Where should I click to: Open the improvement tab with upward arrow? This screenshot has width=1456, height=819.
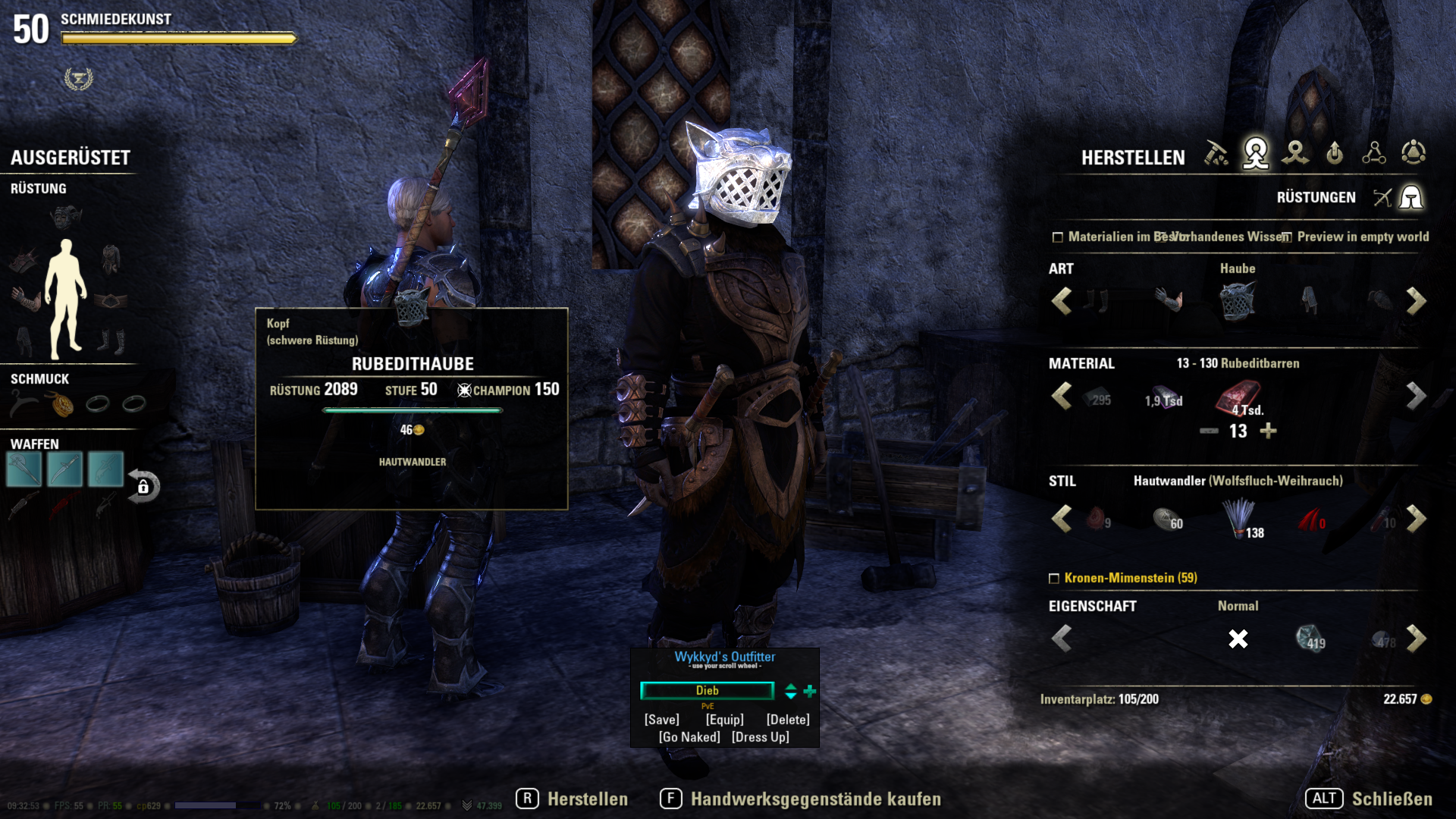tap(1335, 154)
